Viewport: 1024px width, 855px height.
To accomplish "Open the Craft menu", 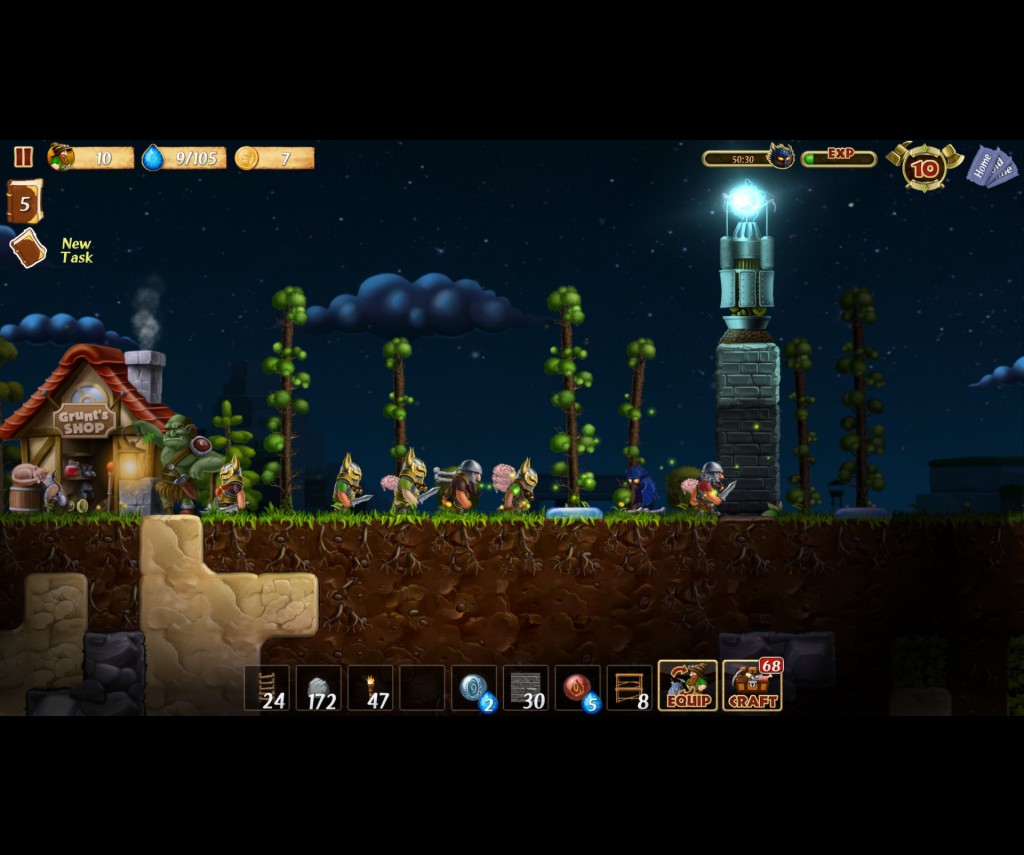I will point(752,686).
